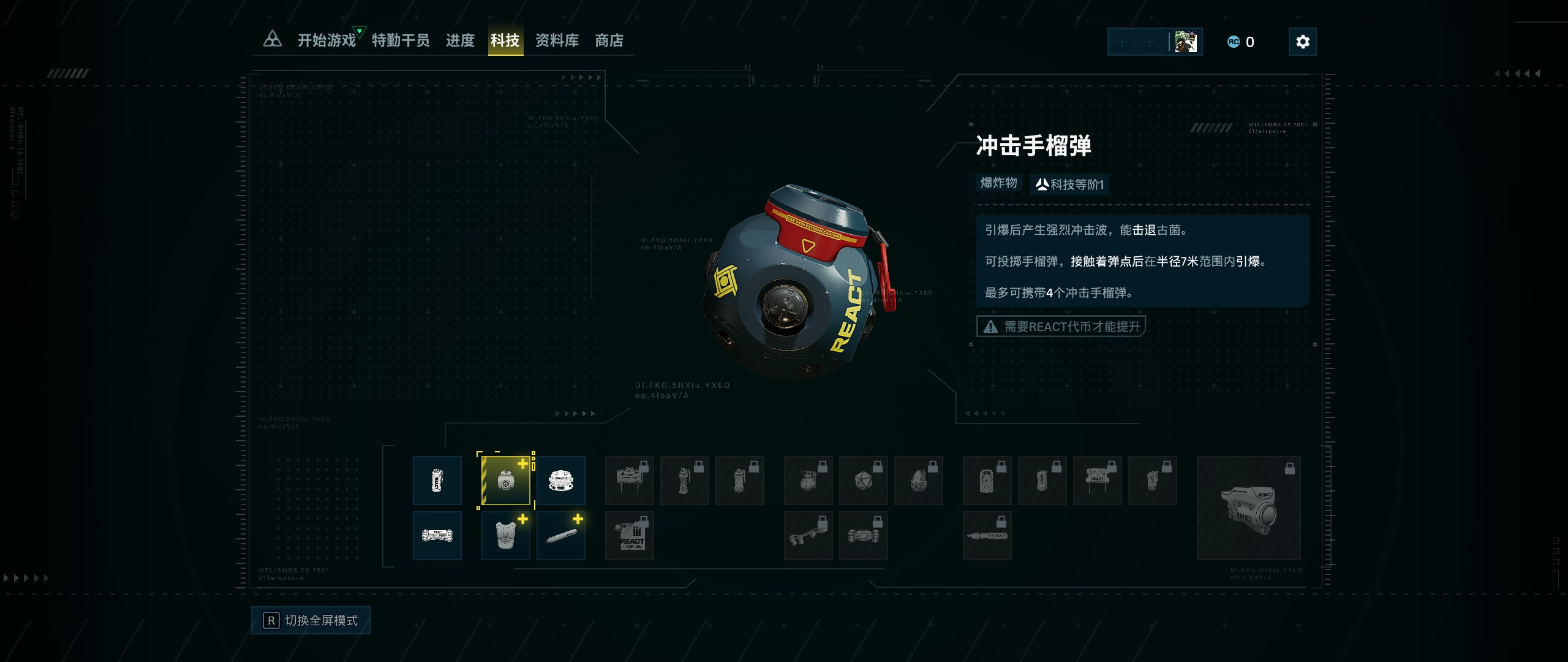Switch to the 特勤干员 tab
Screen dimensions: 1568x662
pos(401,40)
